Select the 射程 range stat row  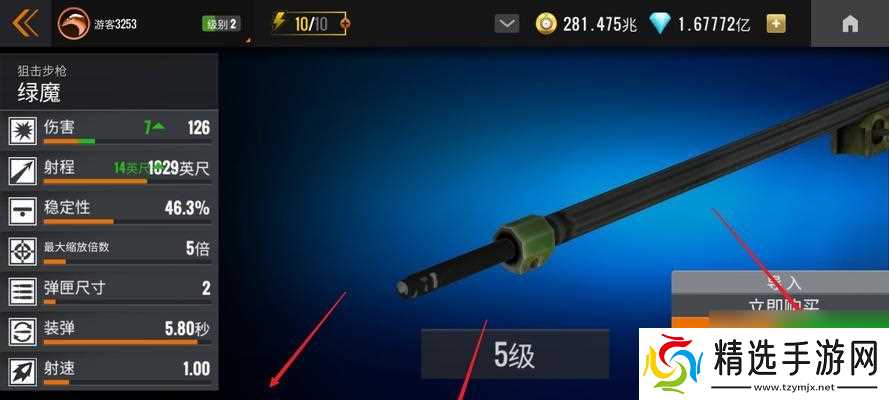[x=110, y=171]
